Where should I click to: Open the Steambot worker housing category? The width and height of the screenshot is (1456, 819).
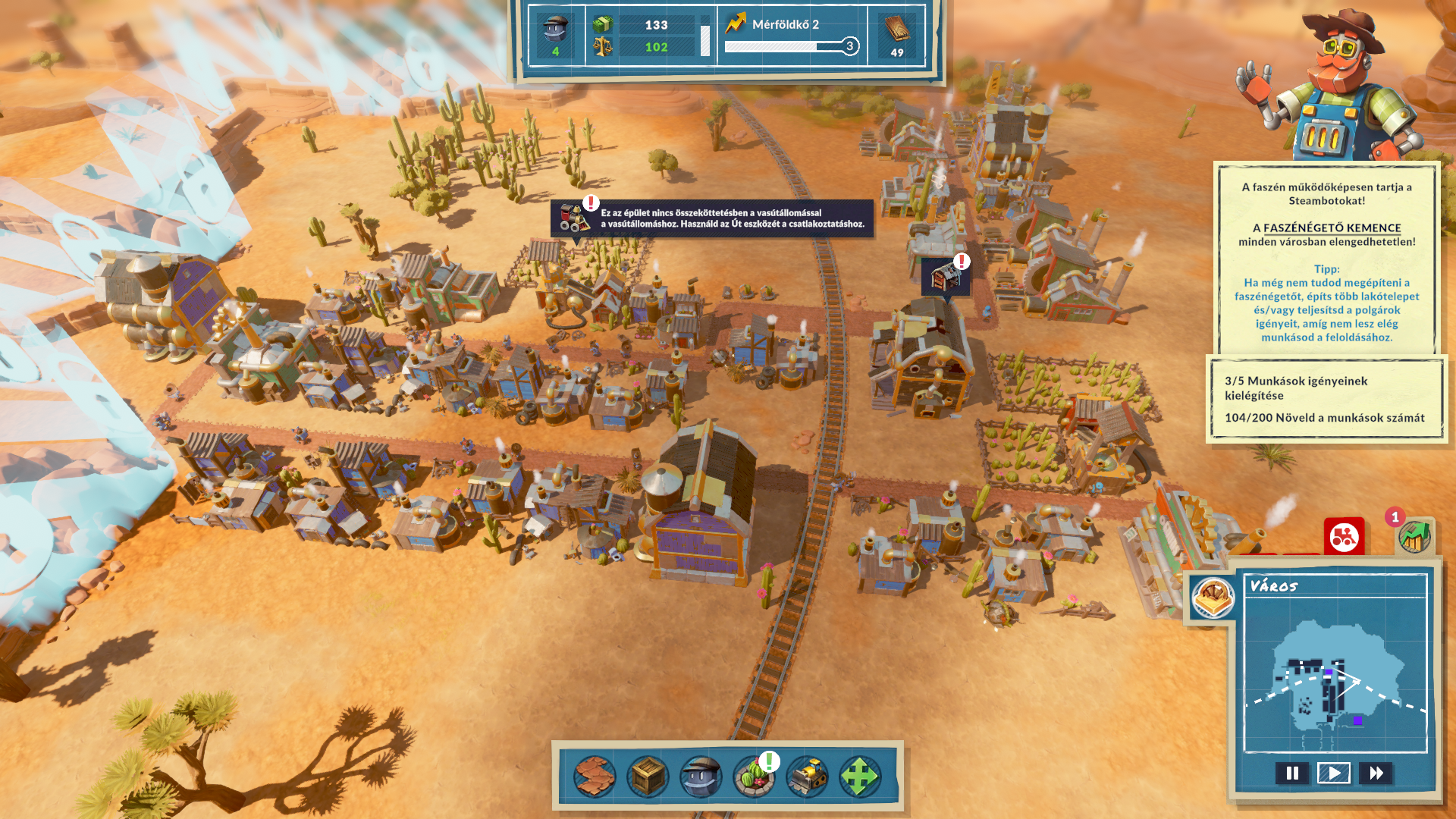click(x=701, y=776)
